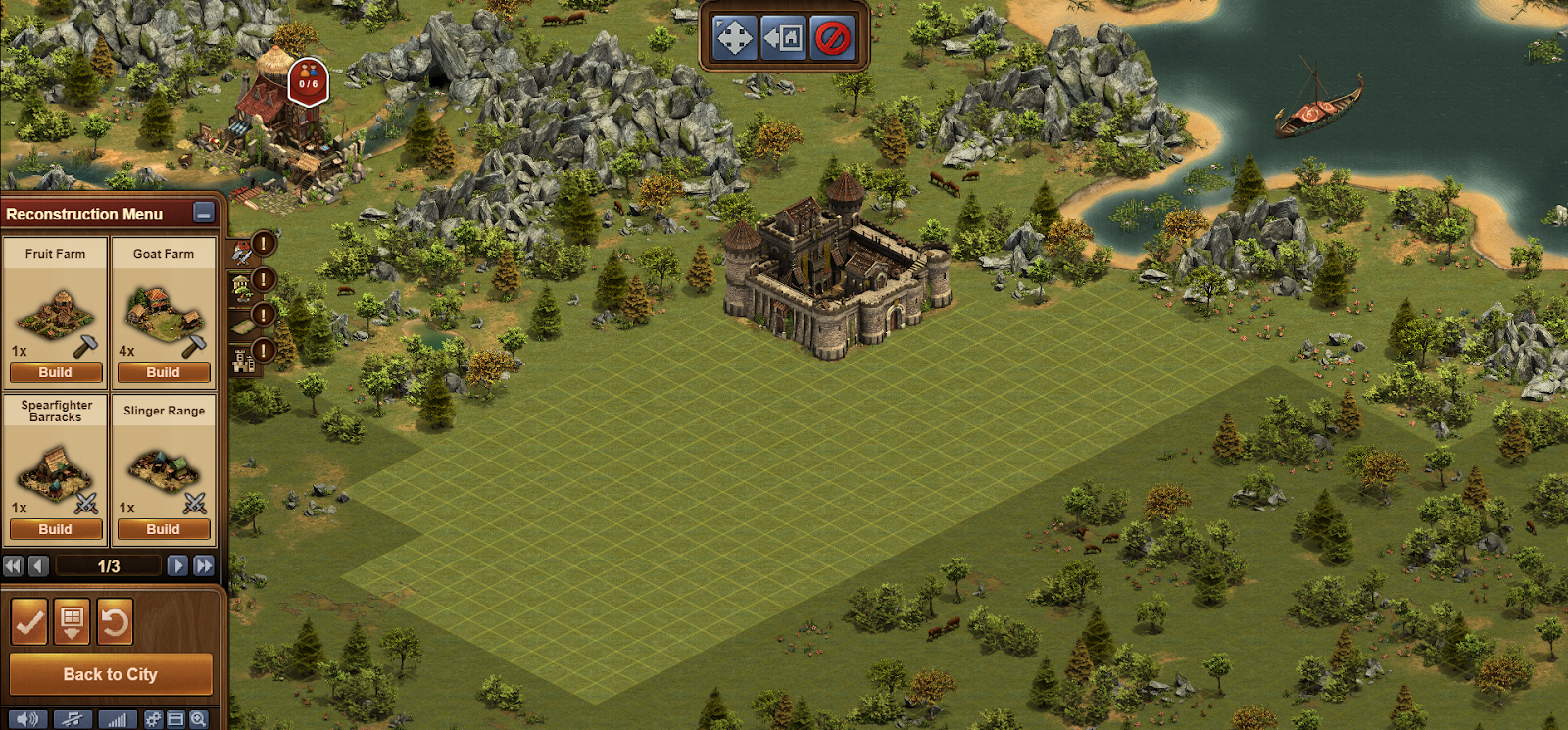Jump to first building page

click(x=13, y=565)
